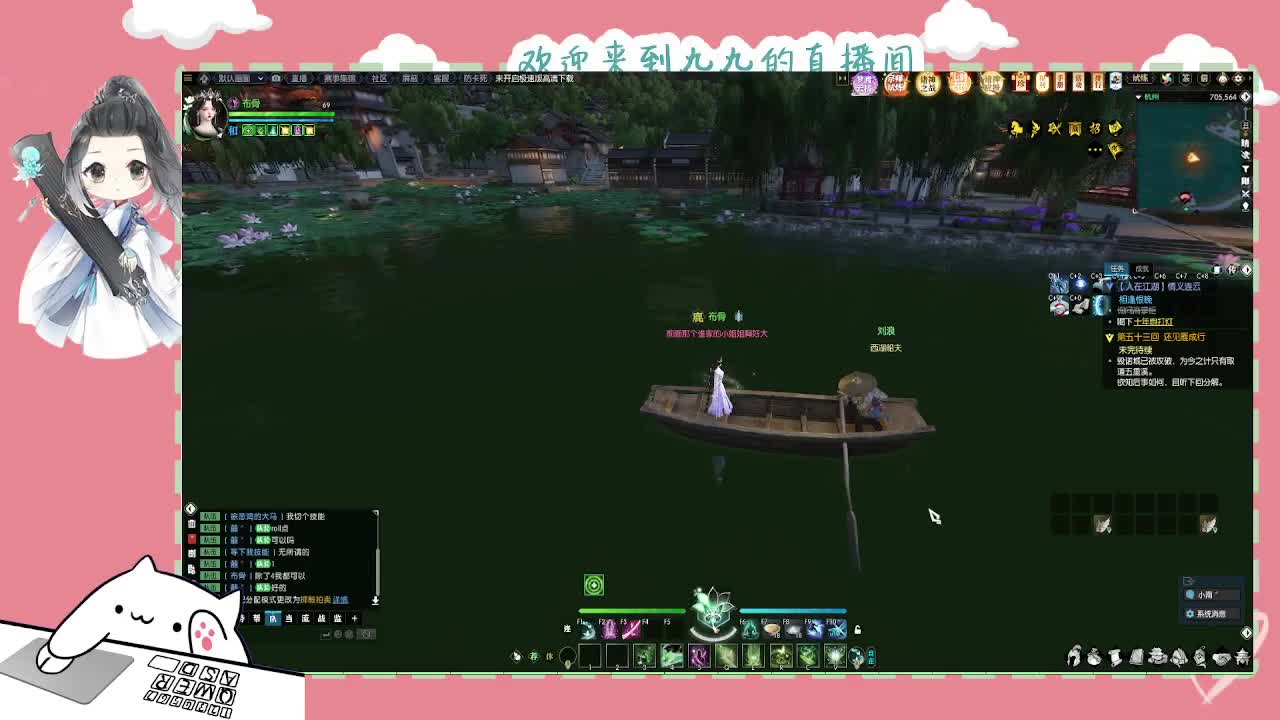1280x720 pixels.
Task: Toggle 自定 mode beside the skill bar
Action: (x=873, y=654)
